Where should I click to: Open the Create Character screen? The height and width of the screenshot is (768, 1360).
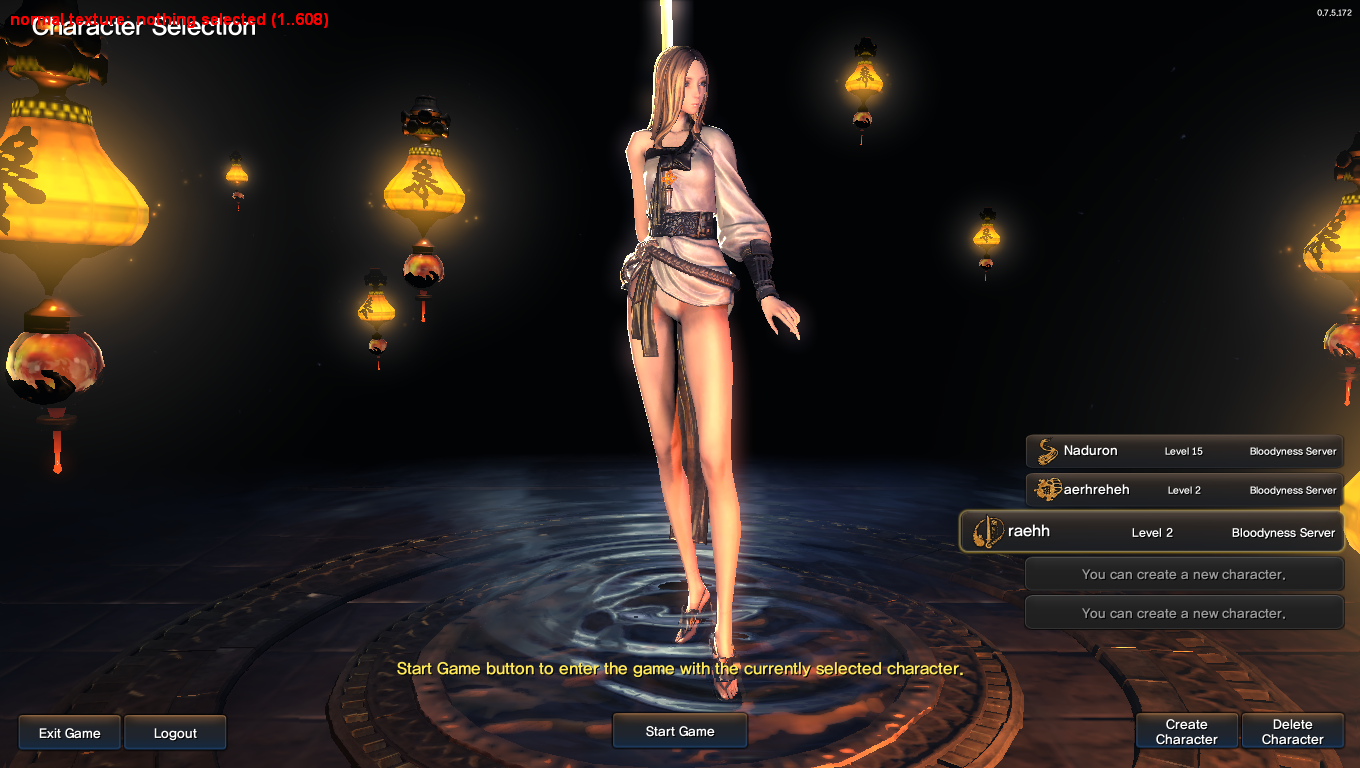(1187, 732)
